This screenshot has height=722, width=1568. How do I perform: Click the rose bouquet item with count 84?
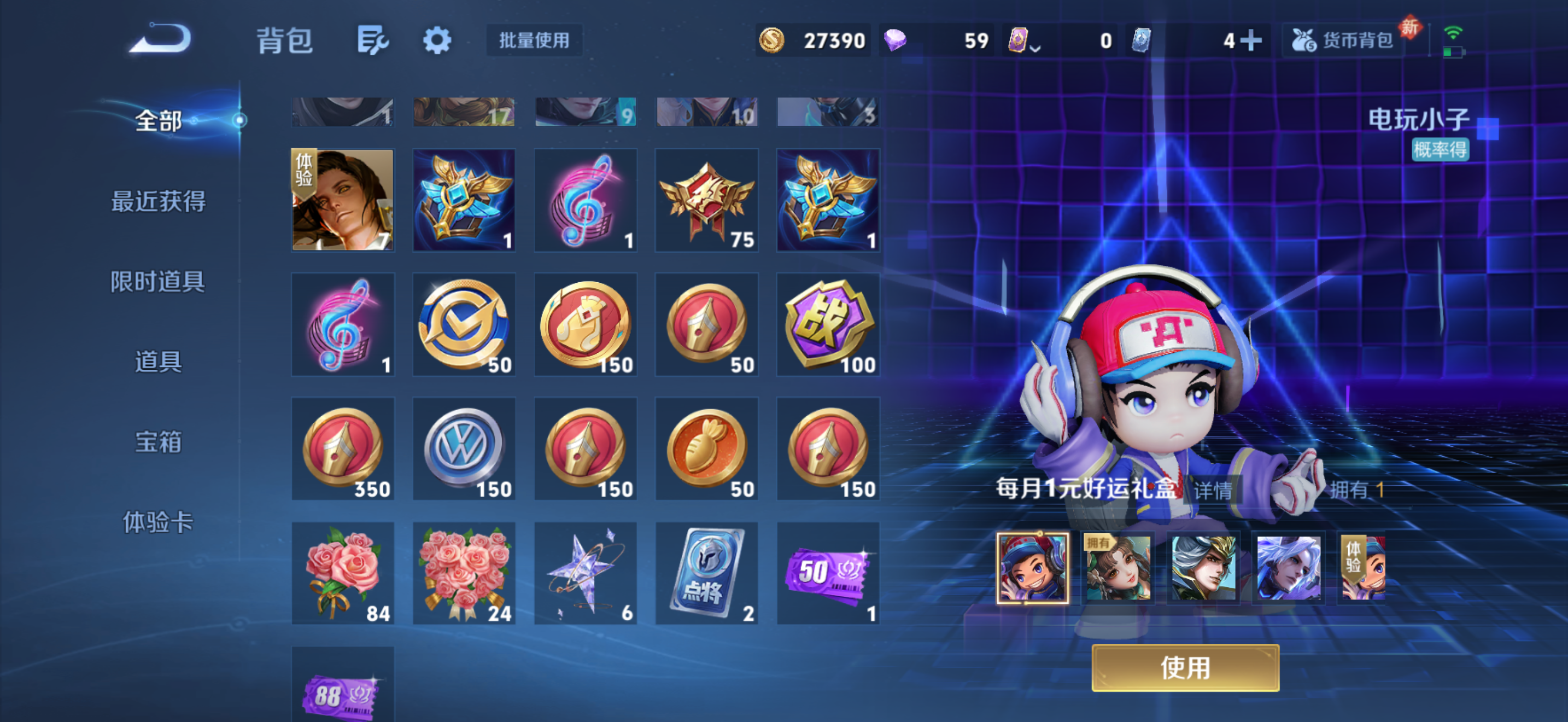tap(343, 572)
